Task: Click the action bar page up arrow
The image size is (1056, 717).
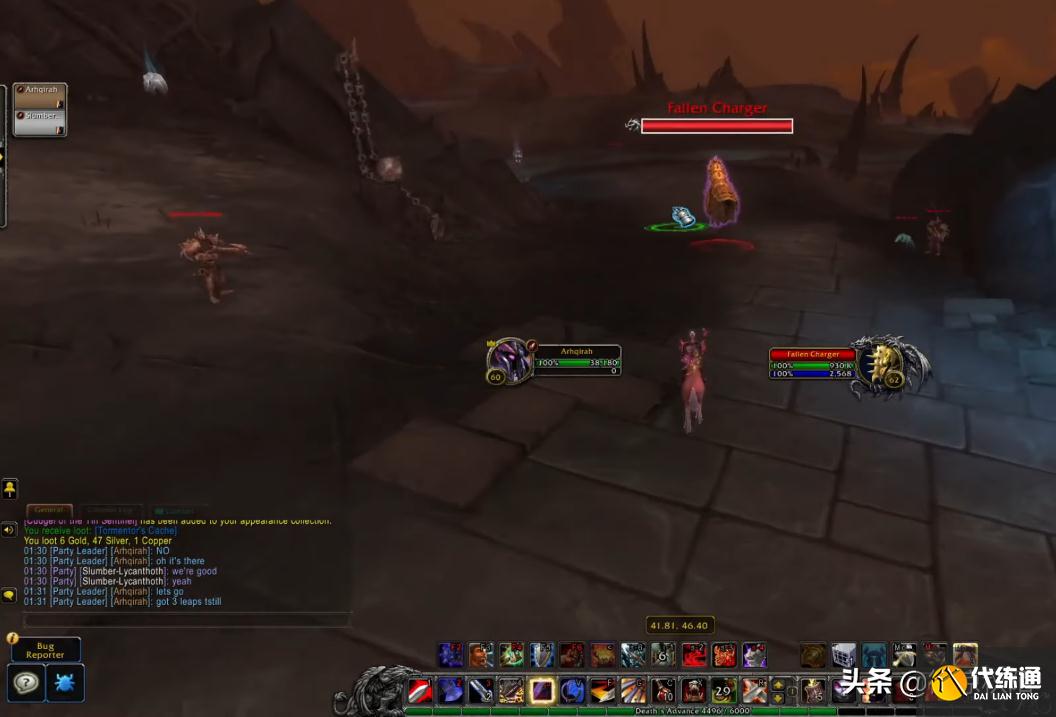Action: (778, 684)
